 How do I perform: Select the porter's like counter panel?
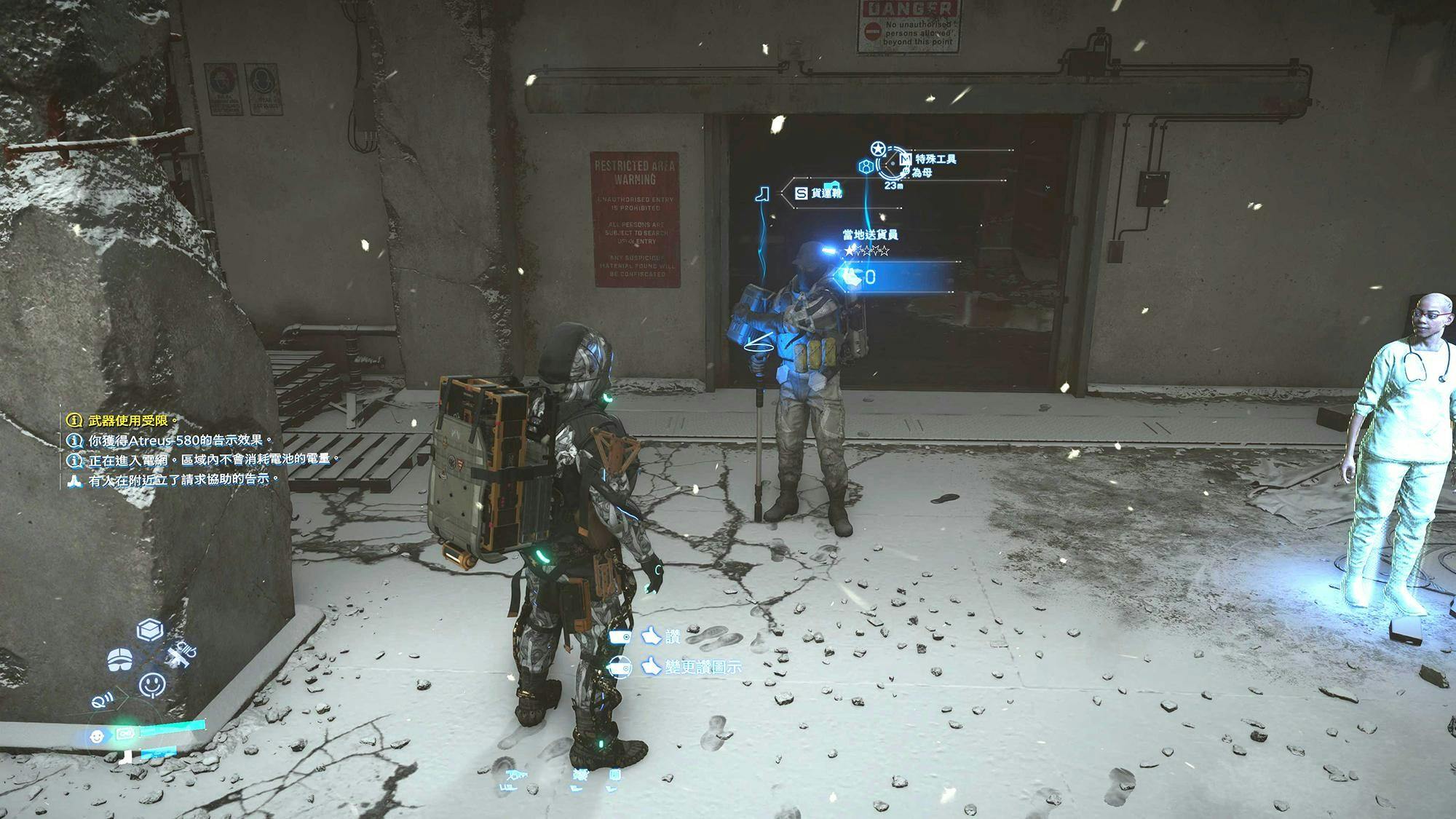tap(897, 277)
